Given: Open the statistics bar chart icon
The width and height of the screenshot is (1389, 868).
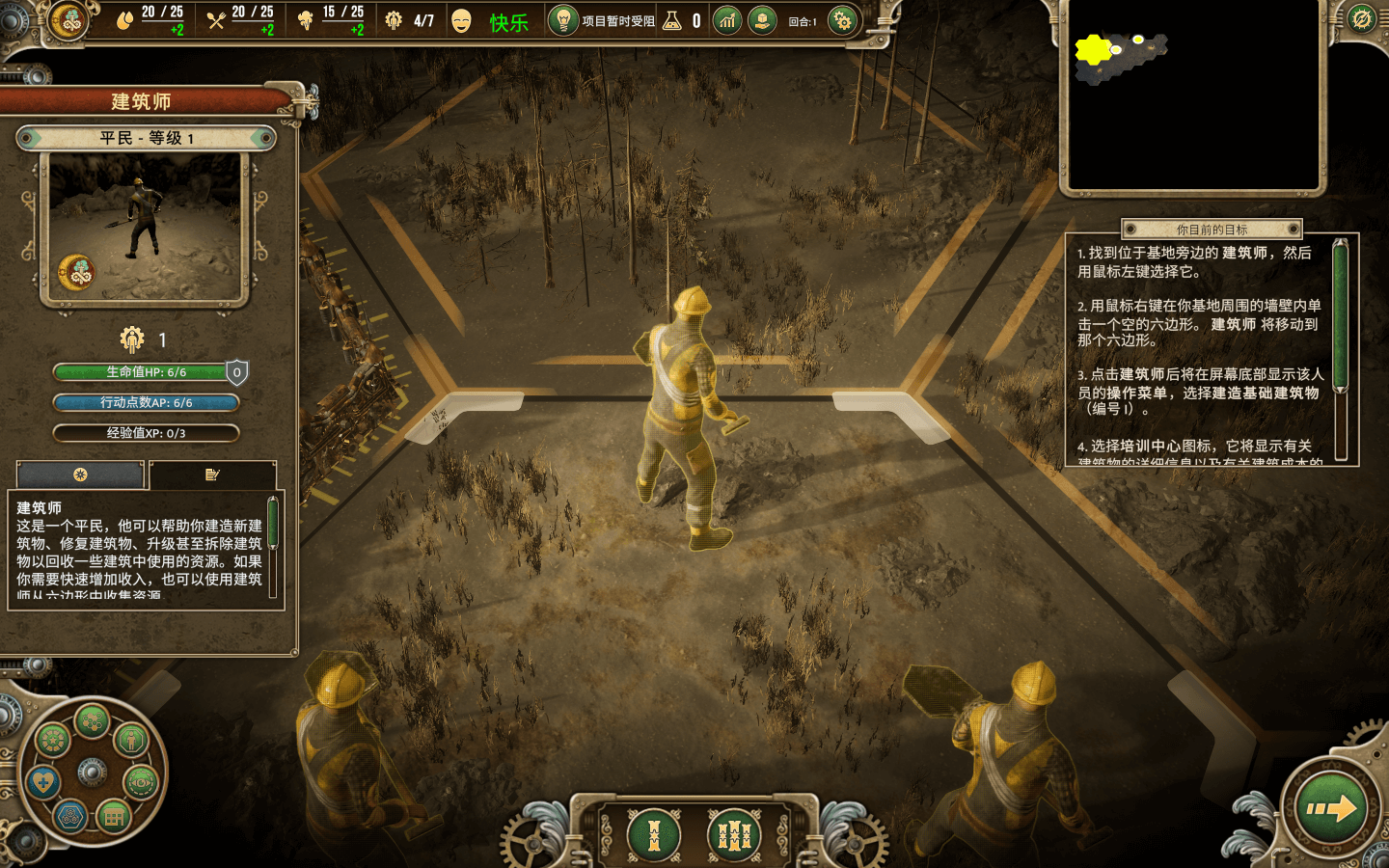Looking at the screenshot, I should click(727, 20).
